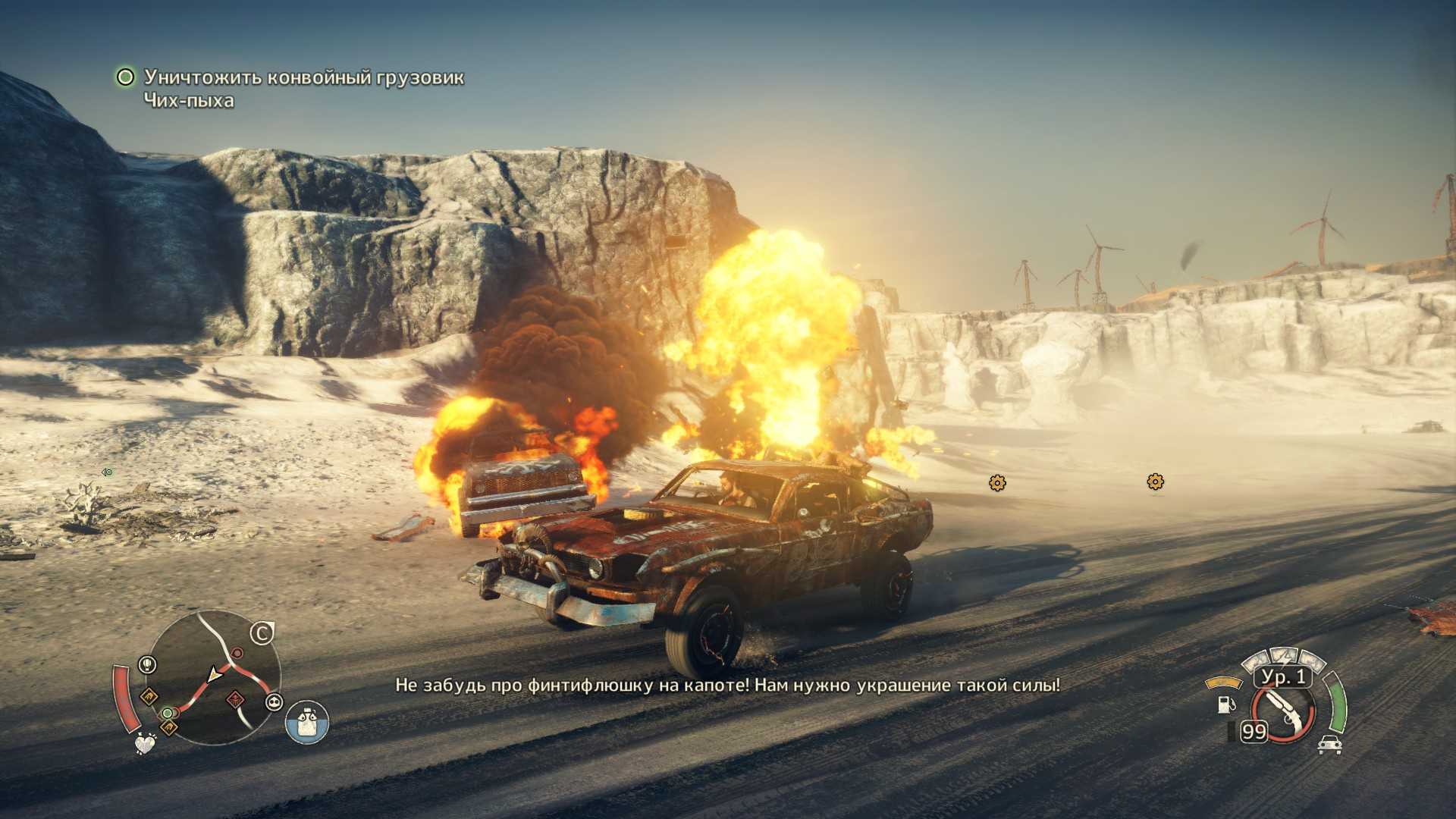Viewport: 1456px width, 819px height.
Task: Click the green objective dot on minimap
Action: coord(167,713)
